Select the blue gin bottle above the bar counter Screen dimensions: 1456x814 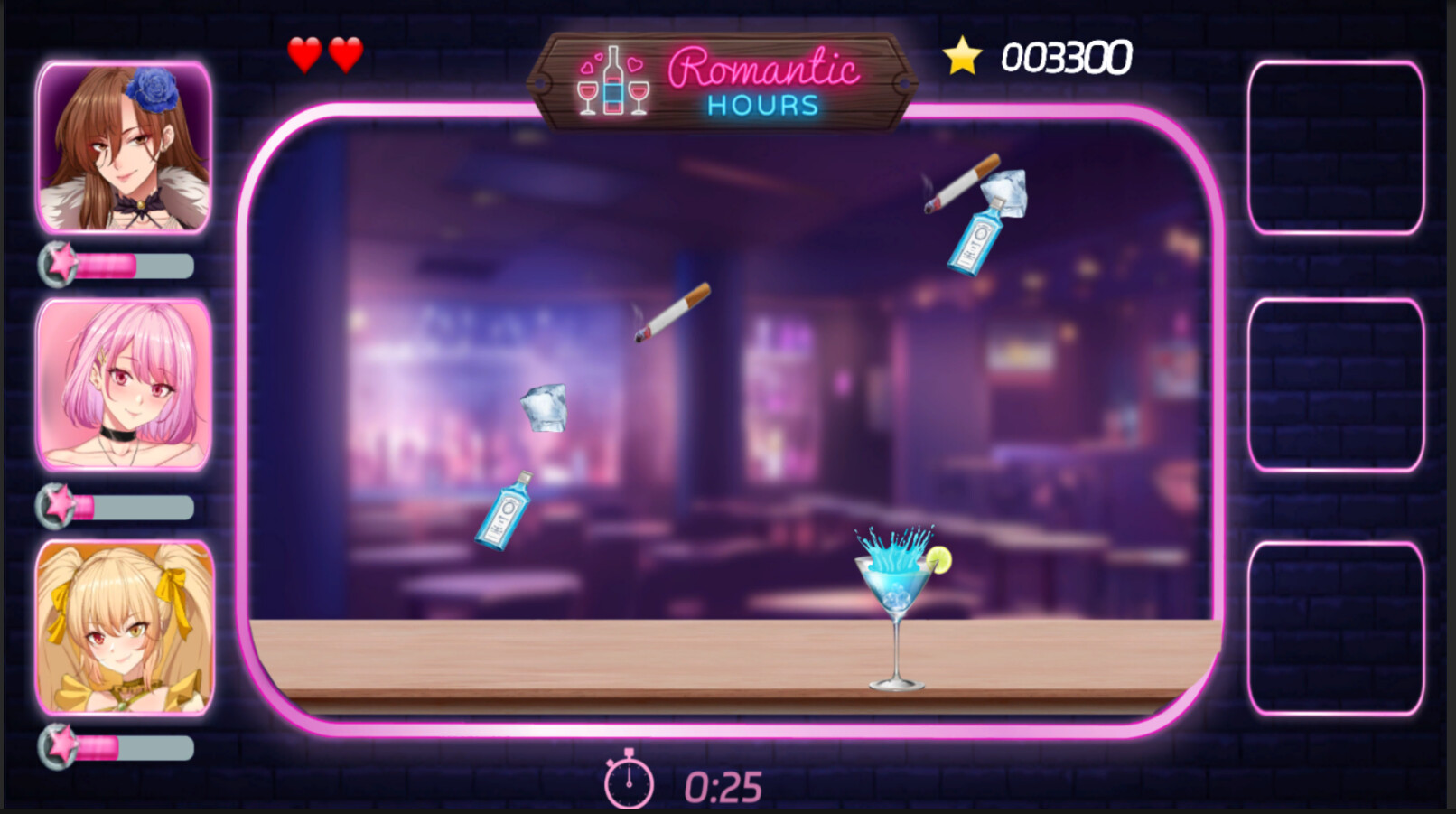(x=505, y=512)
